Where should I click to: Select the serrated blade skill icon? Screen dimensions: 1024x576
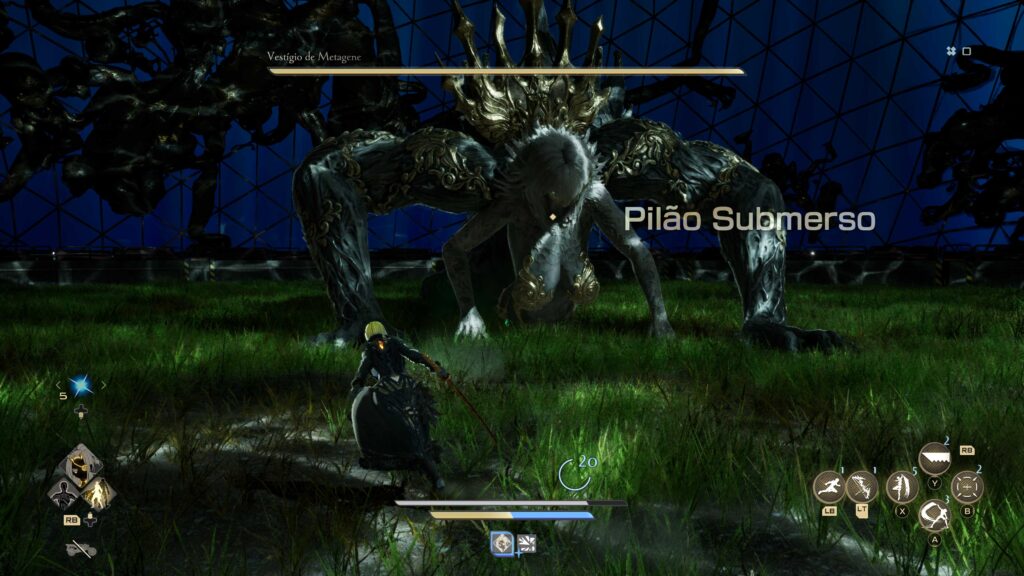(x=934, y=458)
